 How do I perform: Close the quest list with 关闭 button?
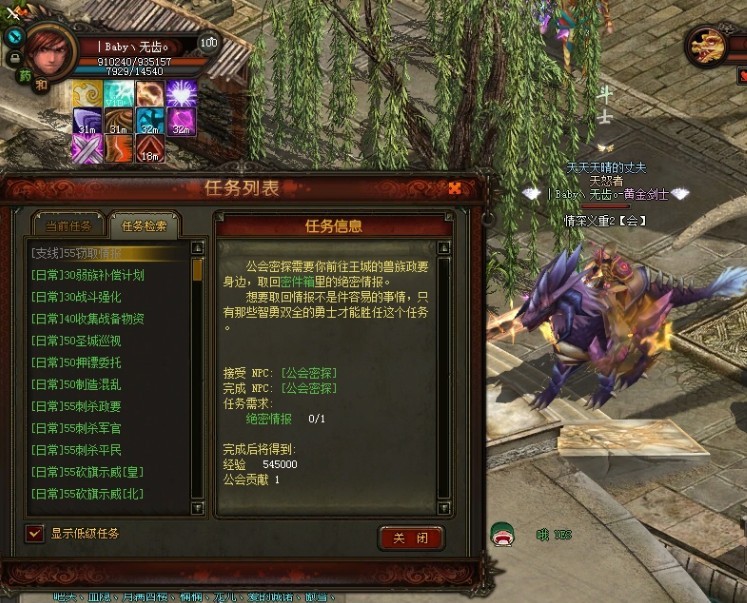410,538
